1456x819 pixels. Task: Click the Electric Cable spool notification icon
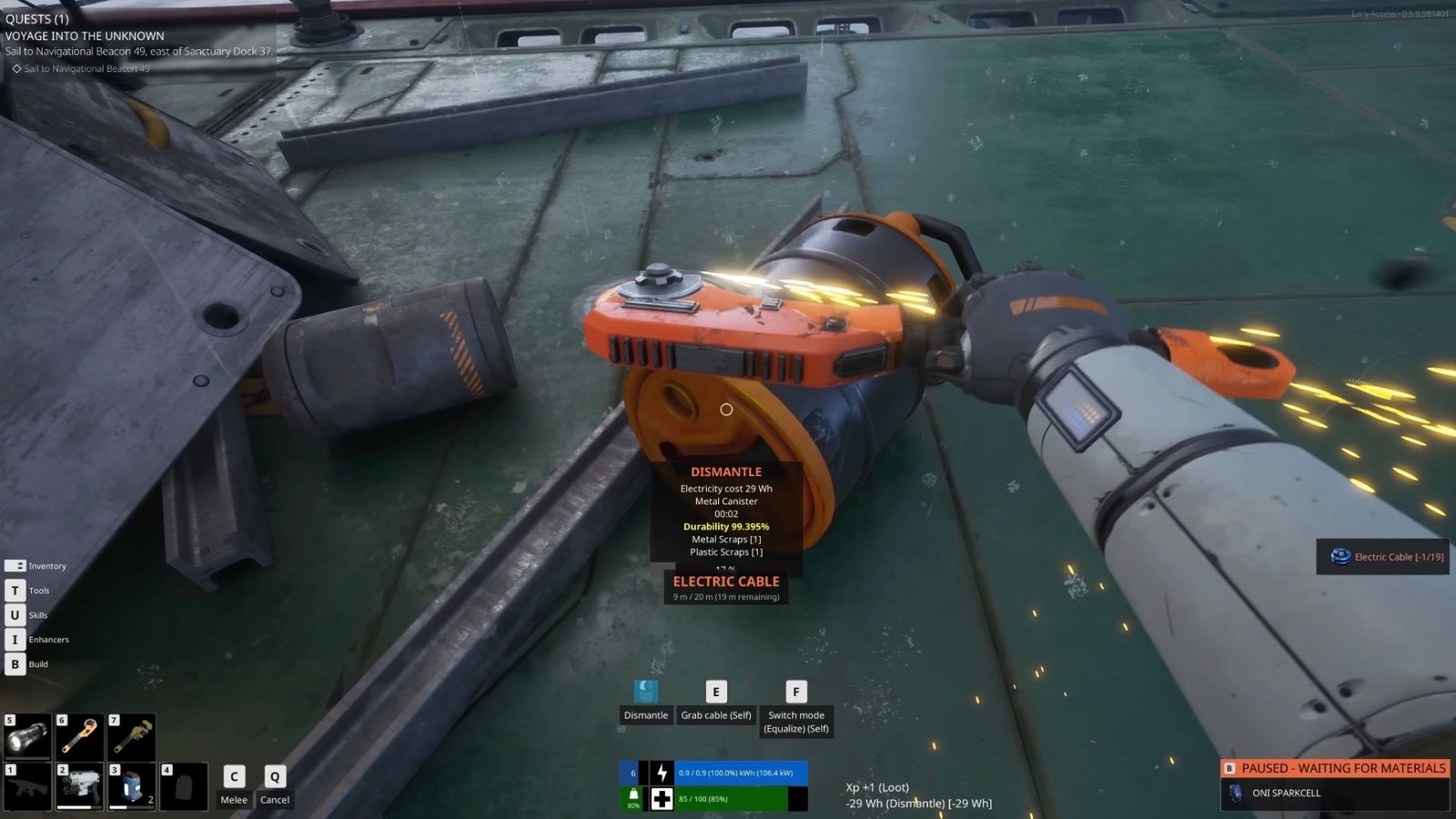pyautogui.click(x=1340, y=557)
